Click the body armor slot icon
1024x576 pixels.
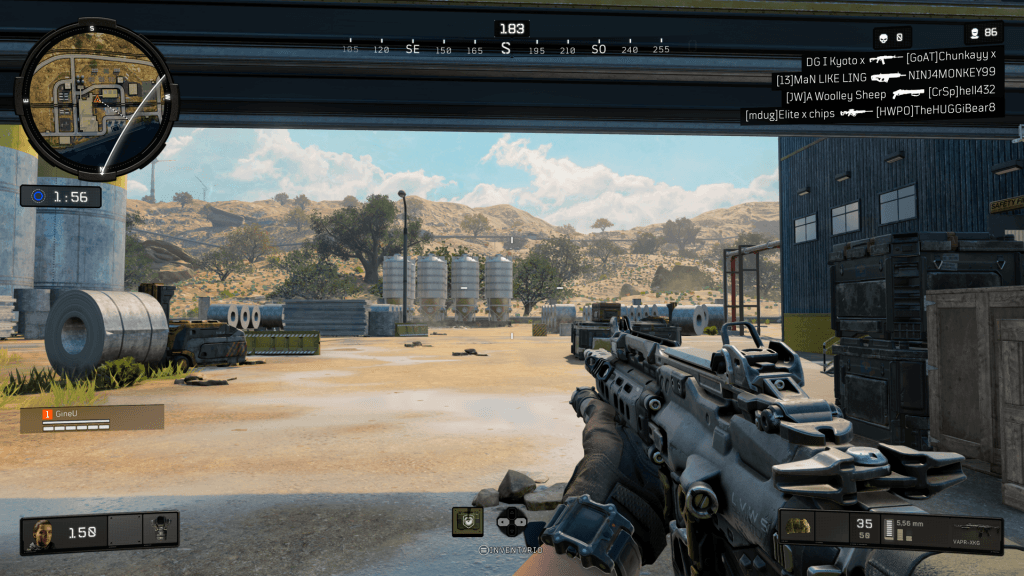coord(158,532)
